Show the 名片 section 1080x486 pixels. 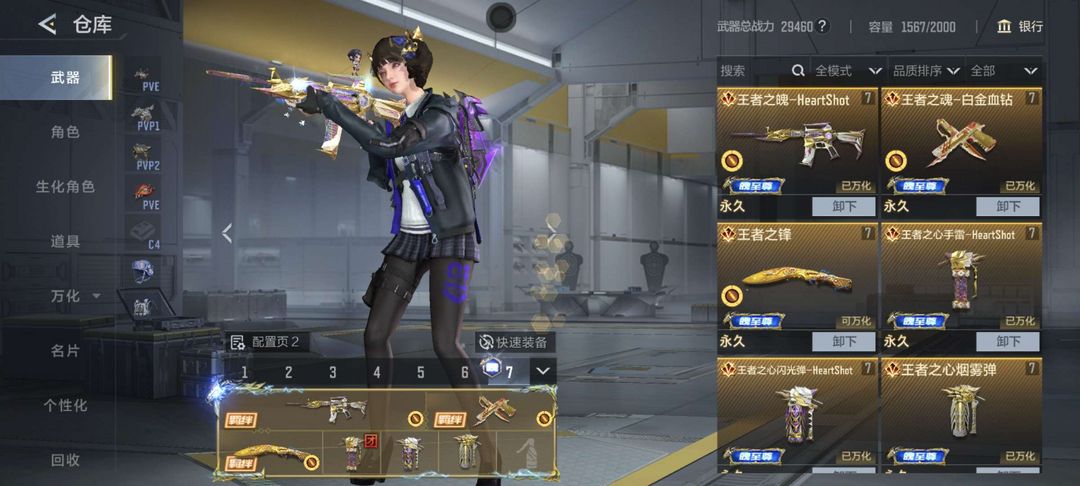65,351
